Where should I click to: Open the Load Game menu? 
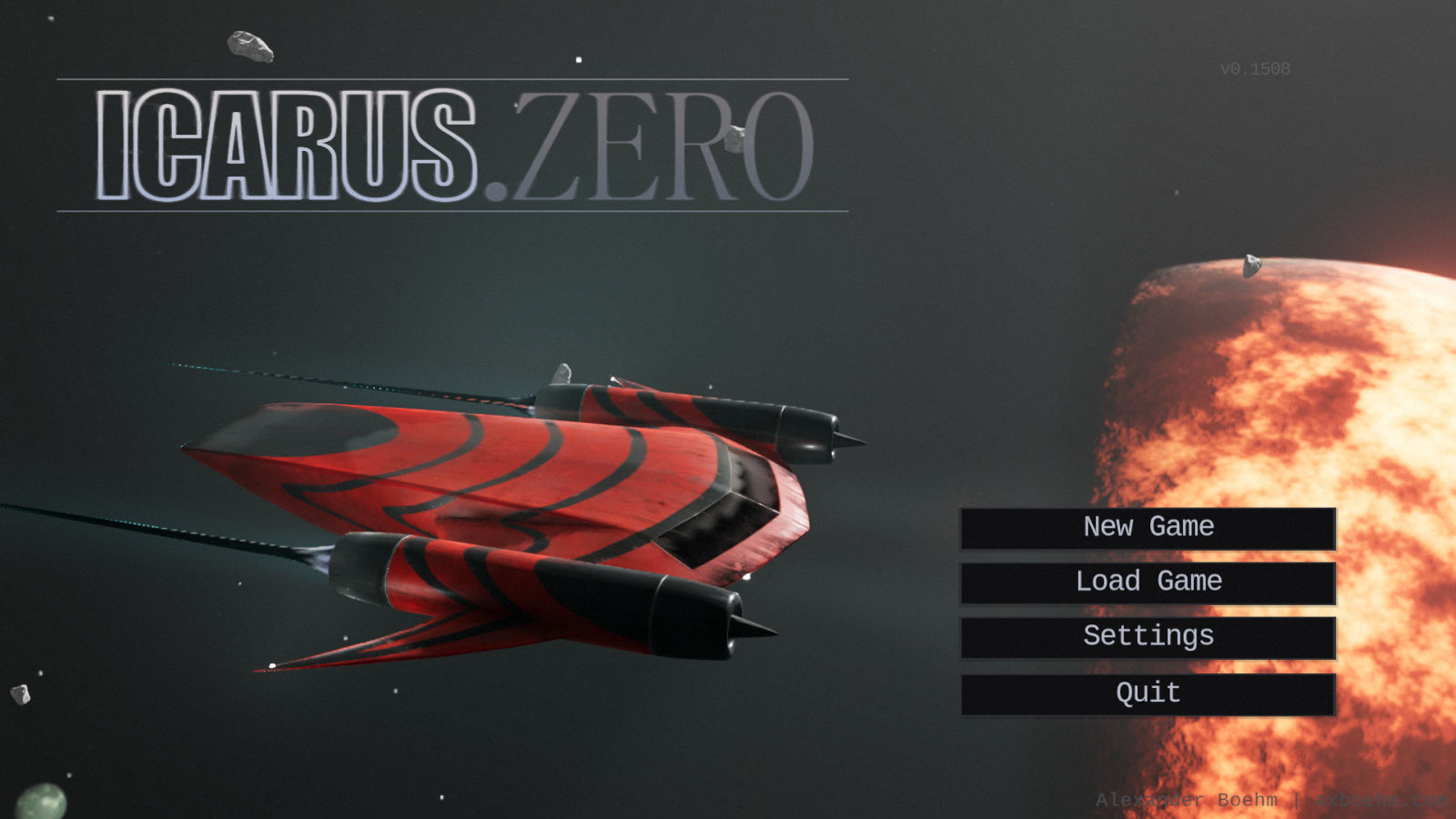[1148, 582]
